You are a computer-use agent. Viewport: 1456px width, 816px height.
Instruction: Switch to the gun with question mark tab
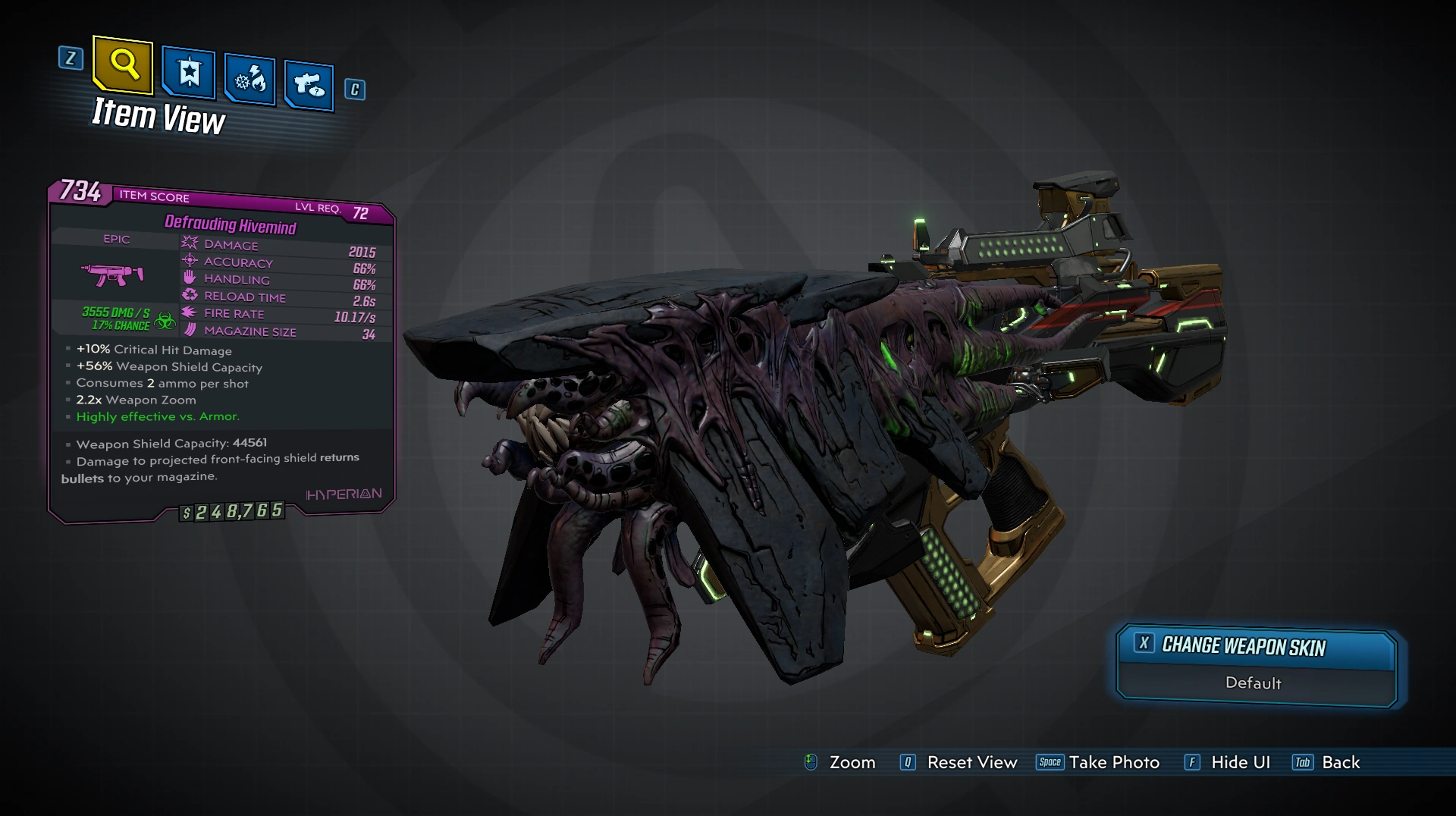309,85
